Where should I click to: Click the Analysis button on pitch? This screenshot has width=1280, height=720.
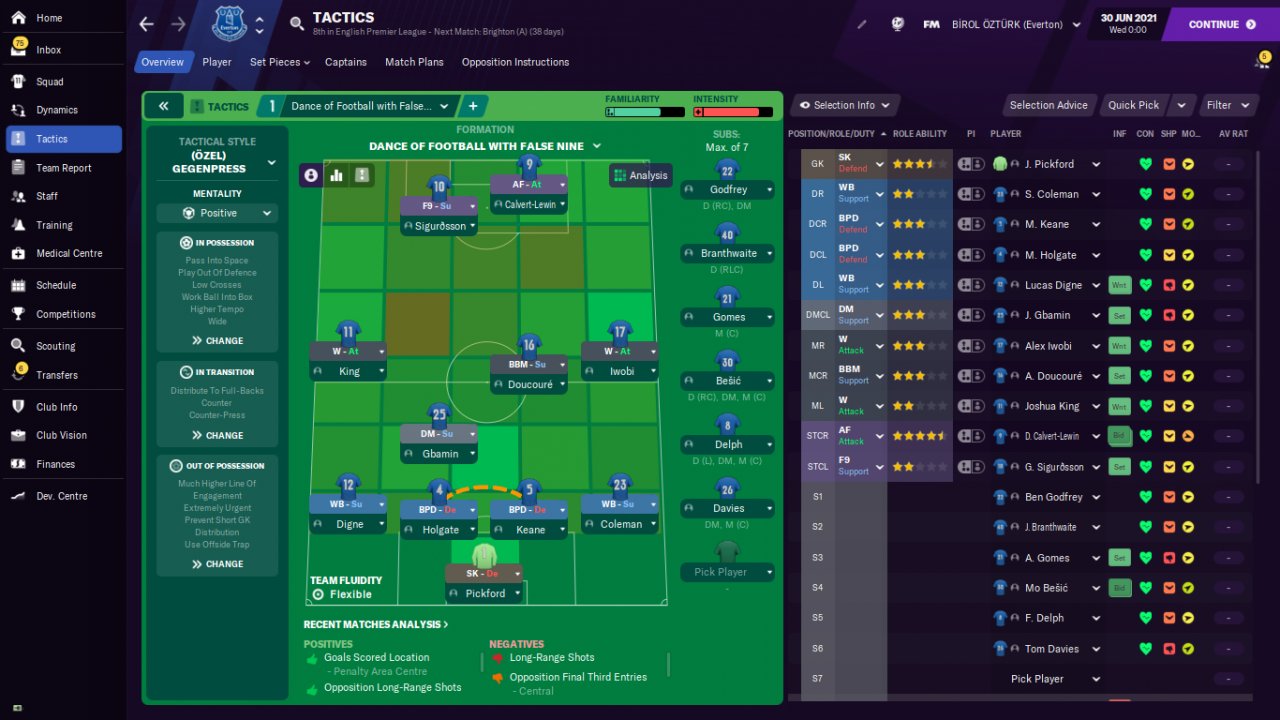tap(640, 175)
